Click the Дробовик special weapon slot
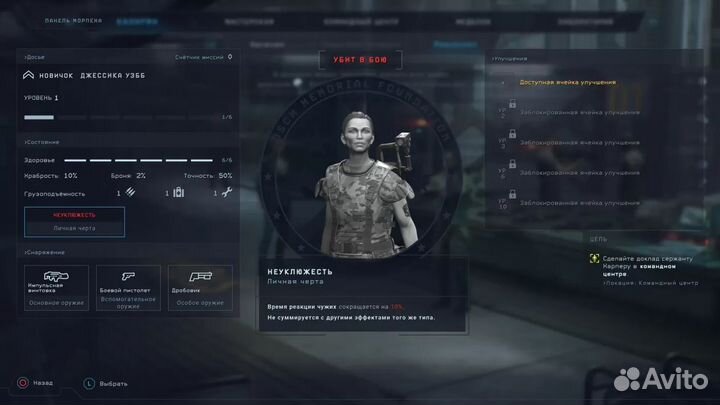The height and width of the screenshot is (405, 720). (x=200, y=288)
